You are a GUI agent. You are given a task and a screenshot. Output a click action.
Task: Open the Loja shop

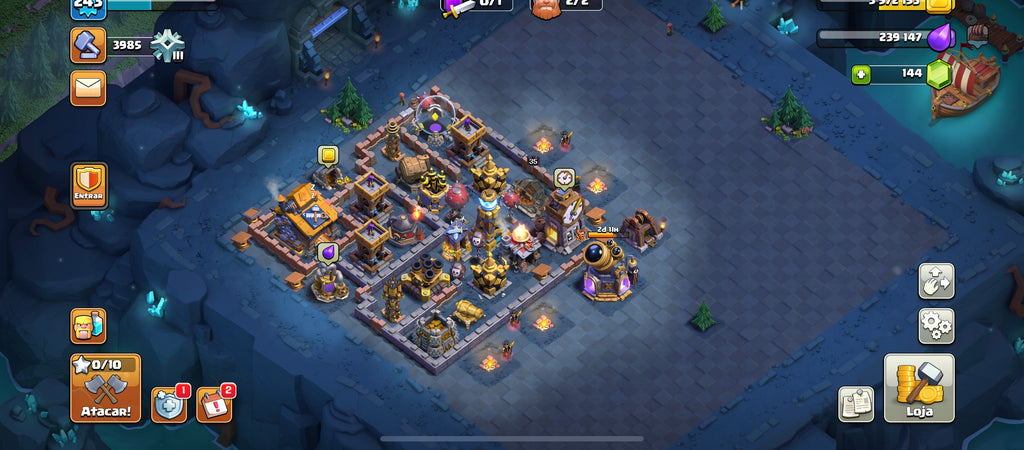tap(918, 388)
